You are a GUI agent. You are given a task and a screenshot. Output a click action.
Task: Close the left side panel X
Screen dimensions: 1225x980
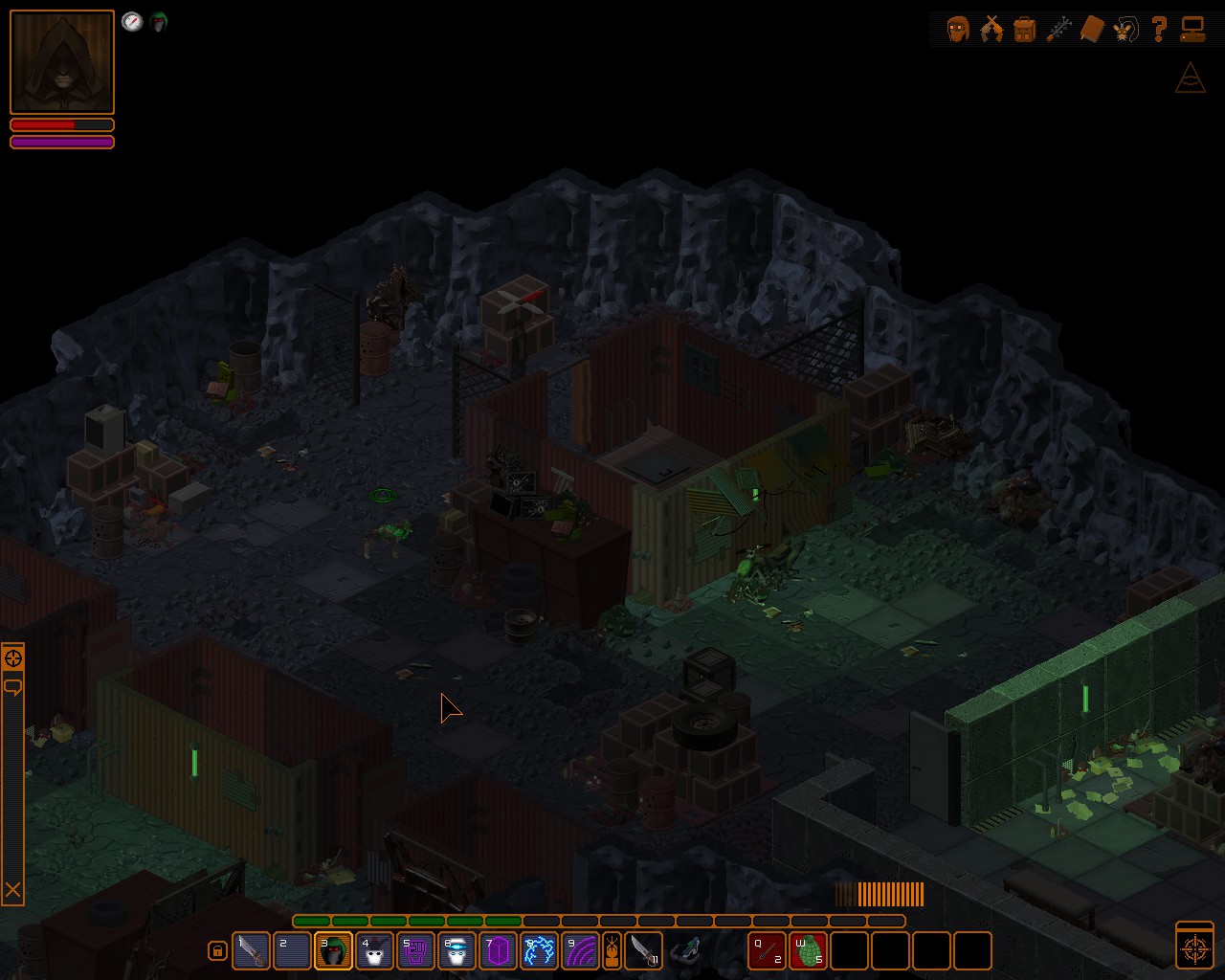[12, 890]
